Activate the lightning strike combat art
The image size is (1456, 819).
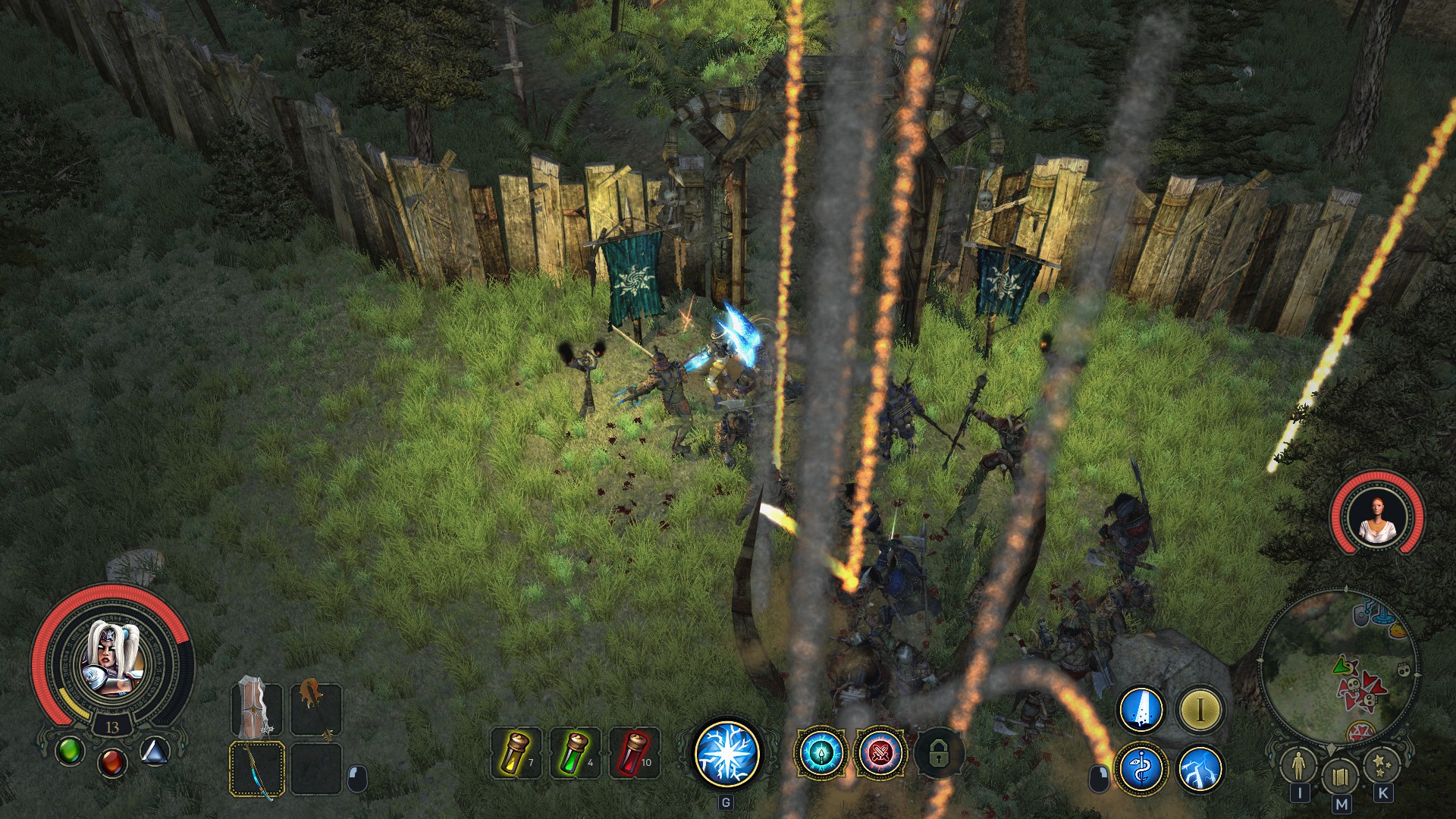coord(1200,769)
